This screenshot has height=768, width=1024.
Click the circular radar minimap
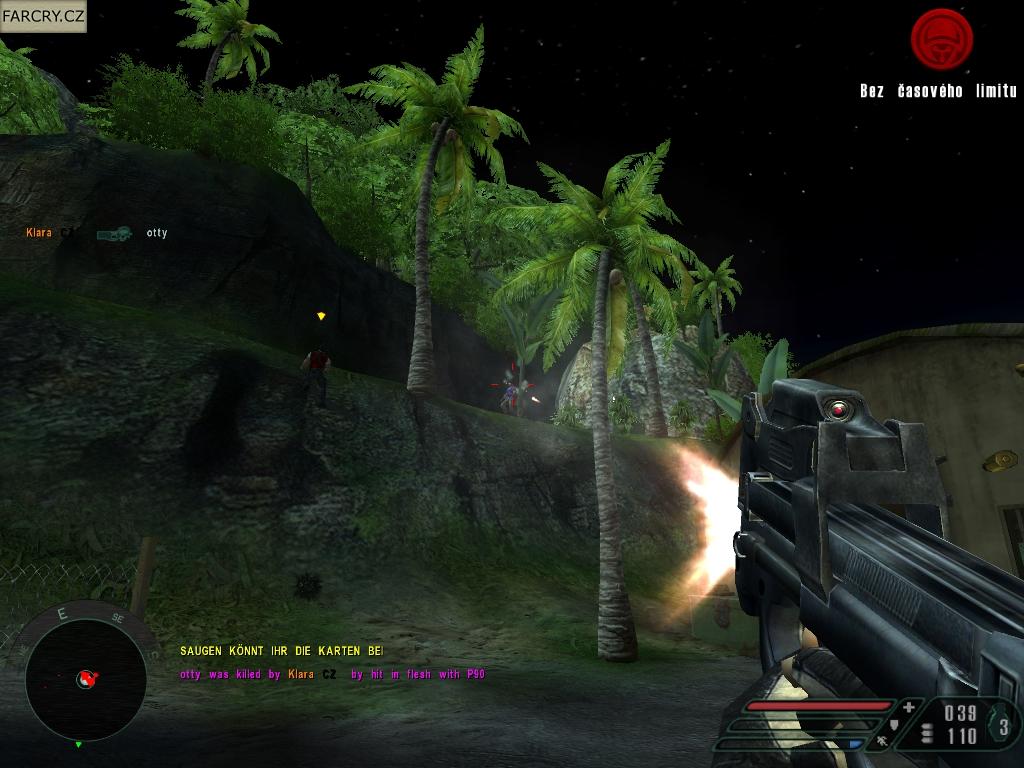(x=86, y=680)
